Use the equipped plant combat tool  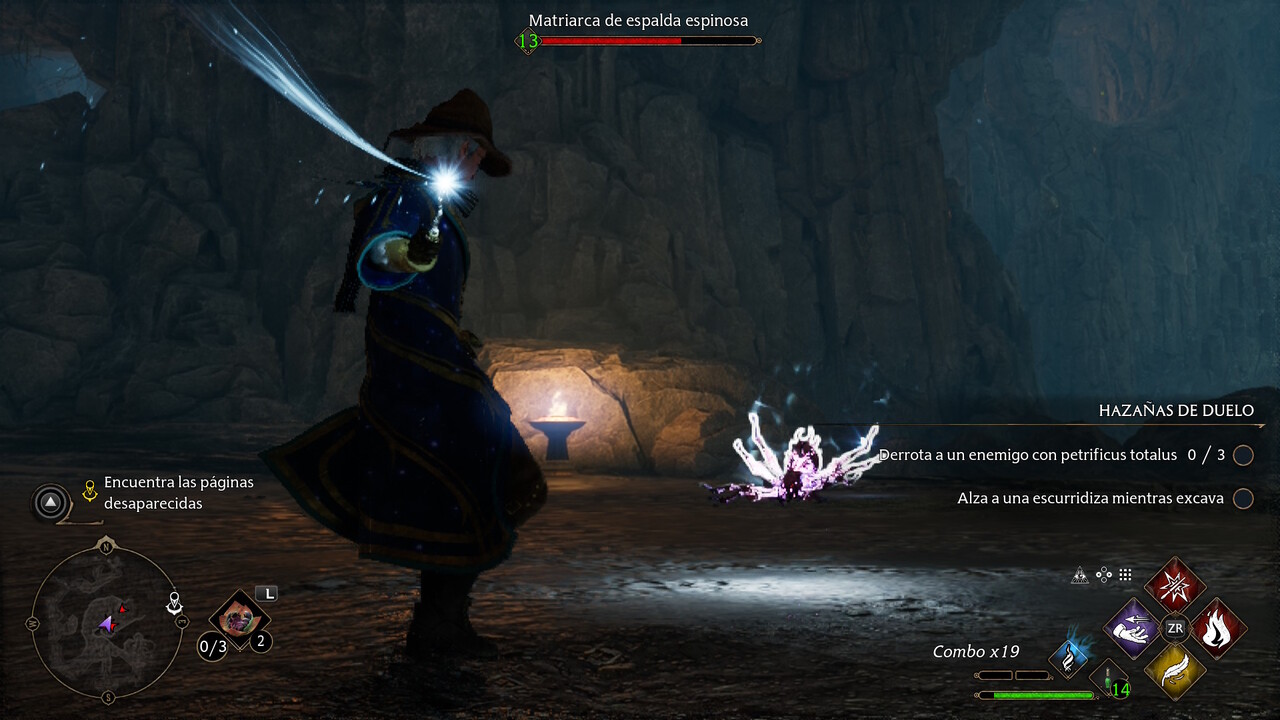[x=239, y=620]
